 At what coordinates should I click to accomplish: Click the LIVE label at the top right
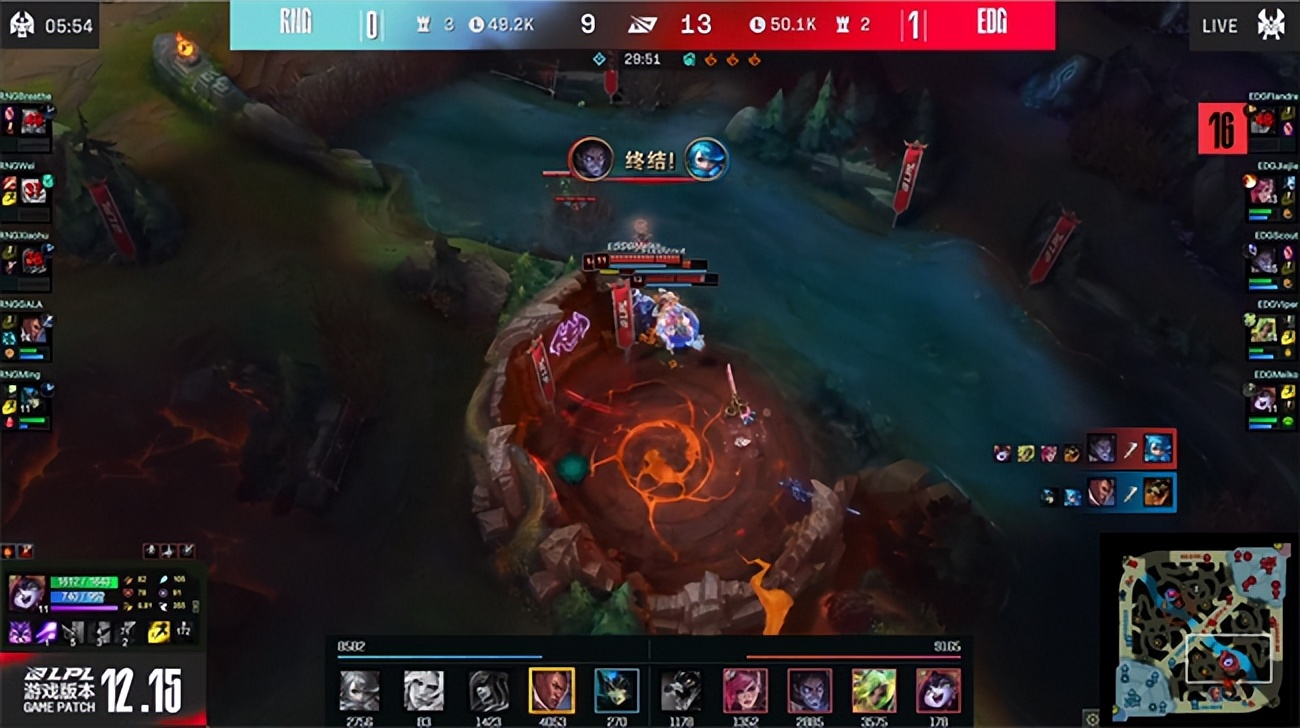coord(1220,25)
